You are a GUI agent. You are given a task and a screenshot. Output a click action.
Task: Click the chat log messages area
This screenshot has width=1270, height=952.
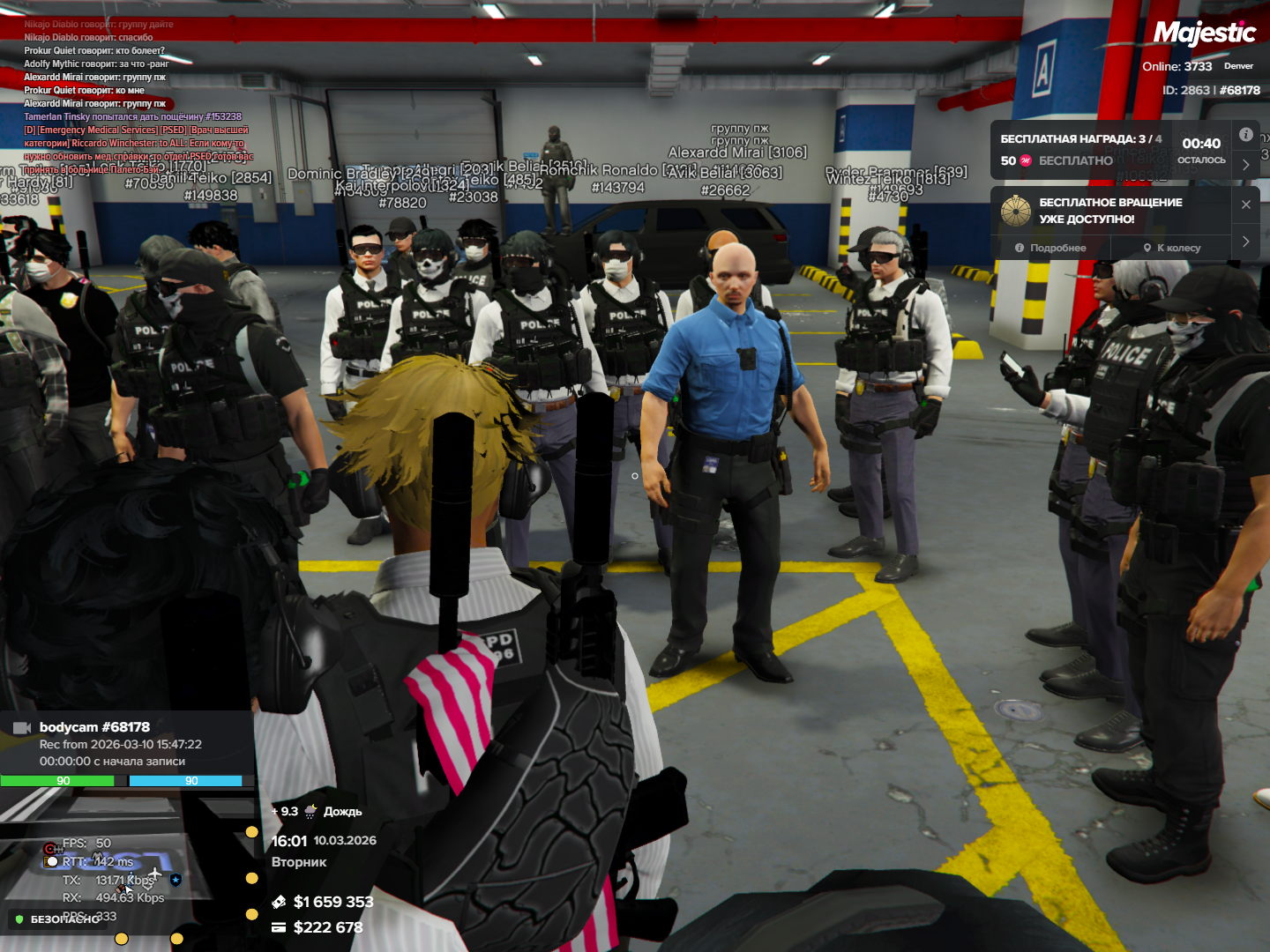(132, 97)
